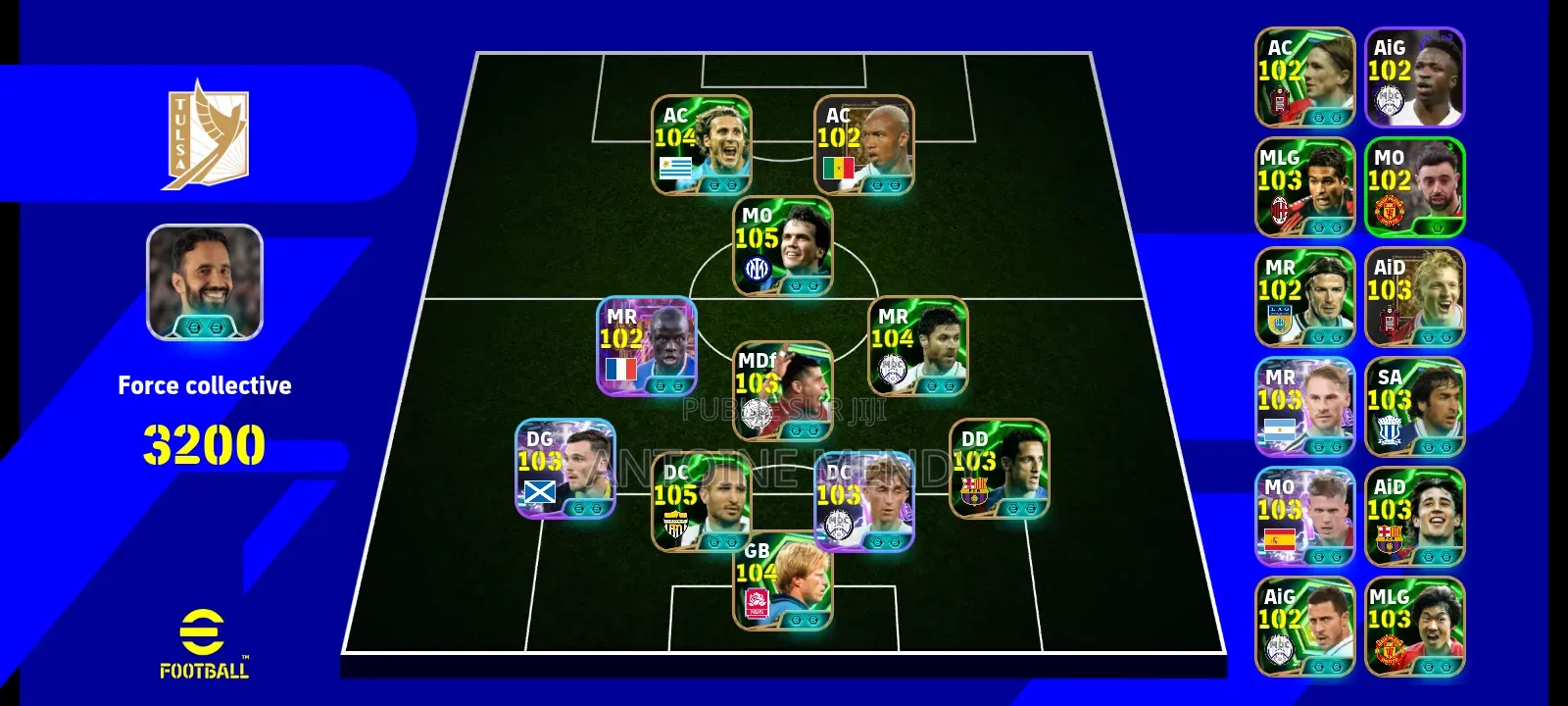This screenshot has height=706, width=1568.
Task: Pick the bench MLG 103 Manchester United card
Action: point(1415,627)
